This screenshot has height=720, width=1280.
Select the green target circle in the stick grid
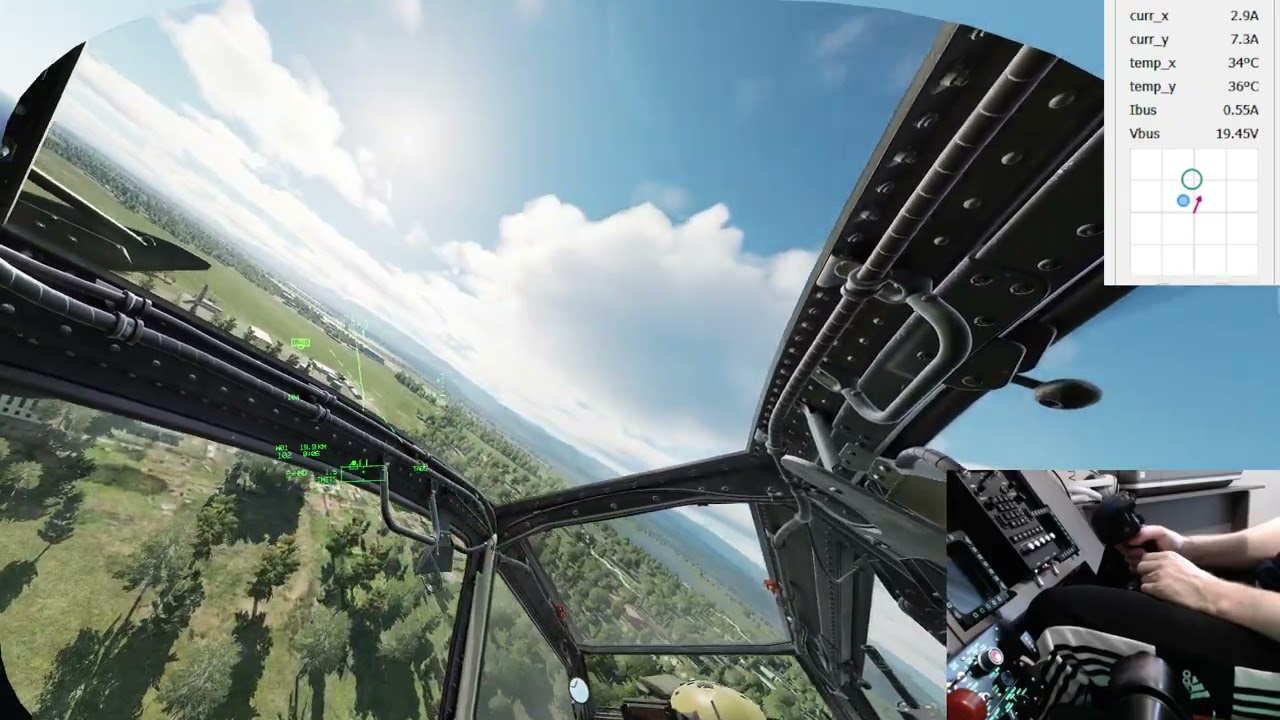click(1192, 179)
